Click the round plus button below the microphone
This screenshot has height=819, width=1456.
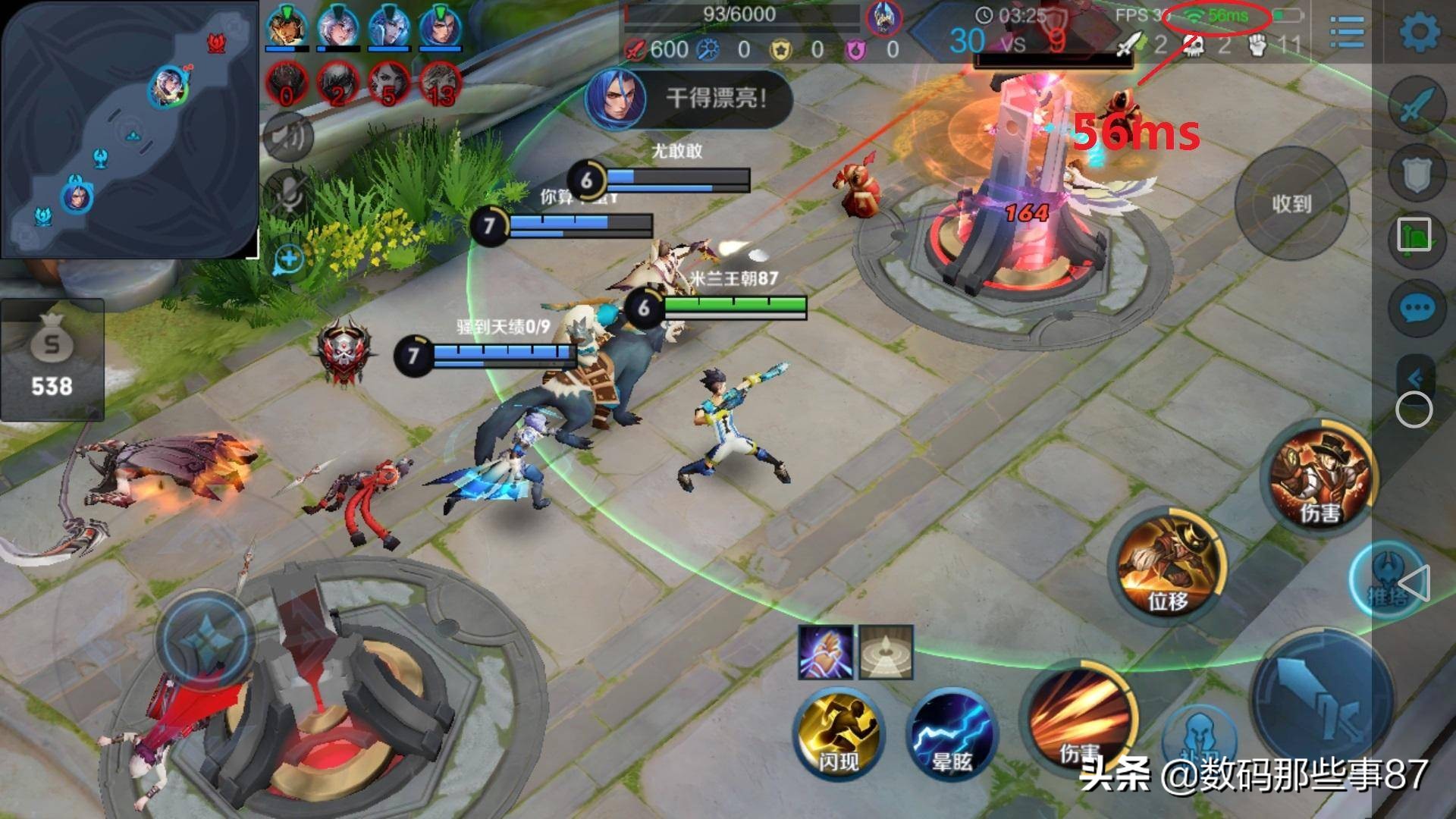[289, 260]
